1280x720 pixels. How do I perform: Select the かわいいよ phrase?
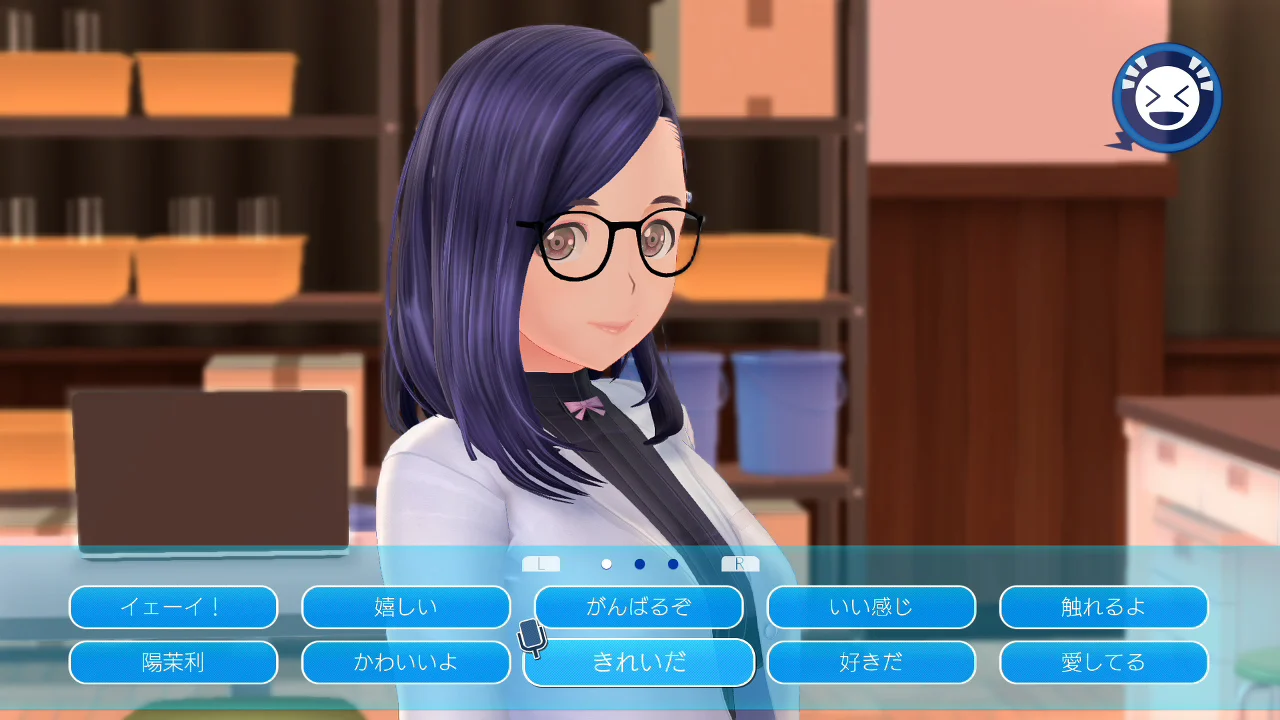point(405,662)
